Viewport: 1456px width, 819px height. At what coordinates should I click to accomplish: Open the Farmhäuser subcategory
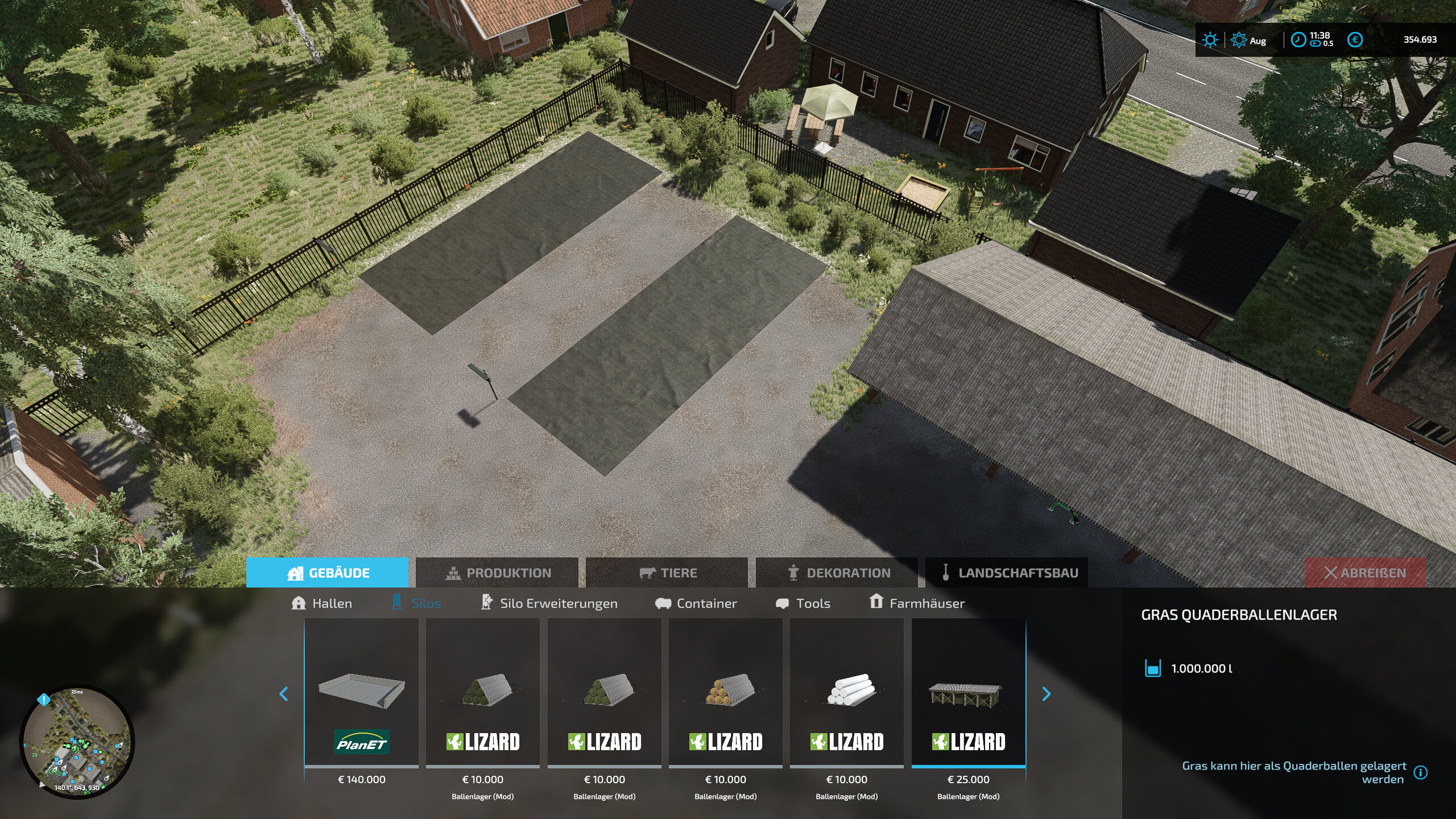[917, 603]
